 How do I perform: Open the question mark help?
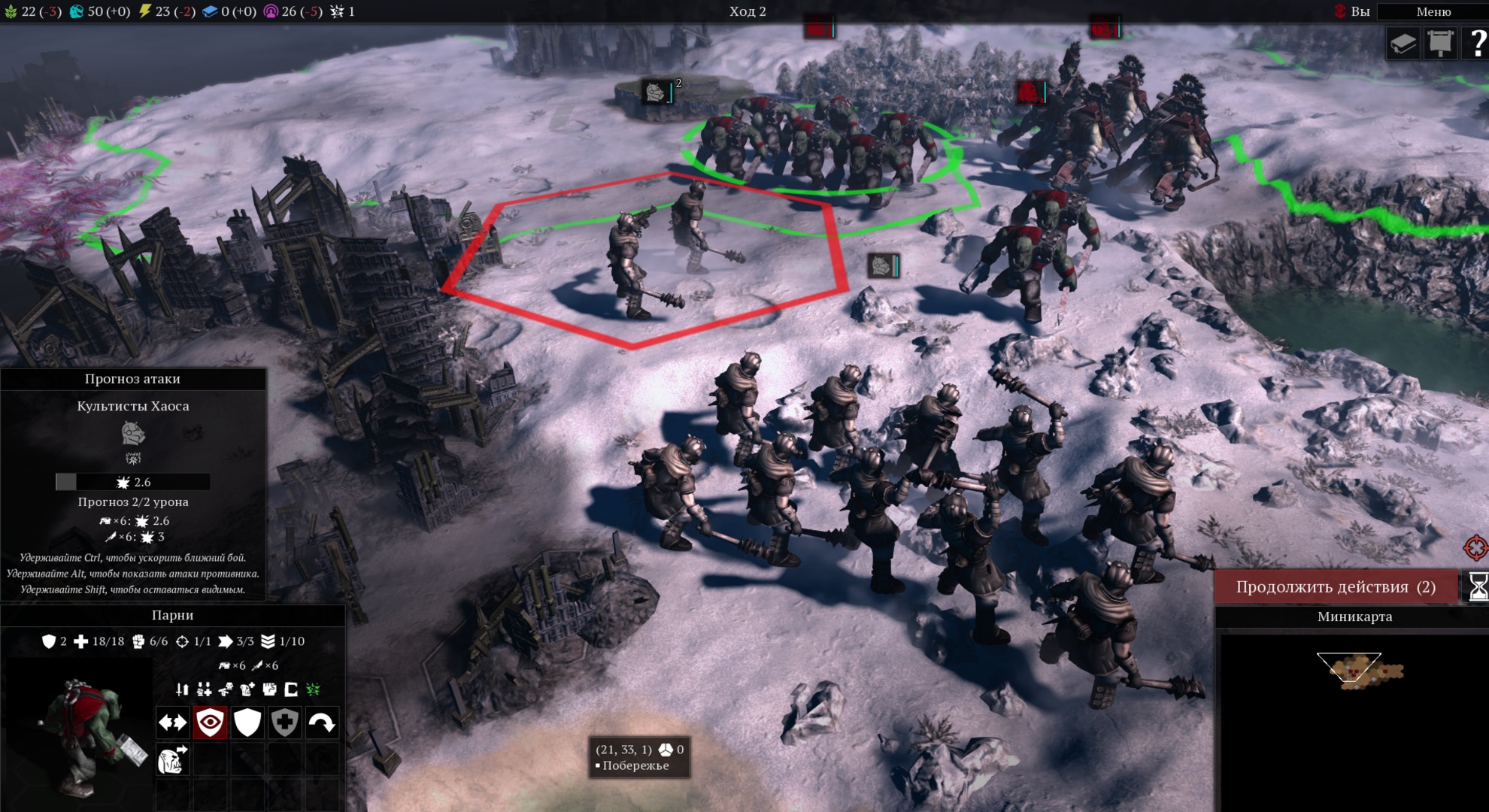click(1477, 44)
